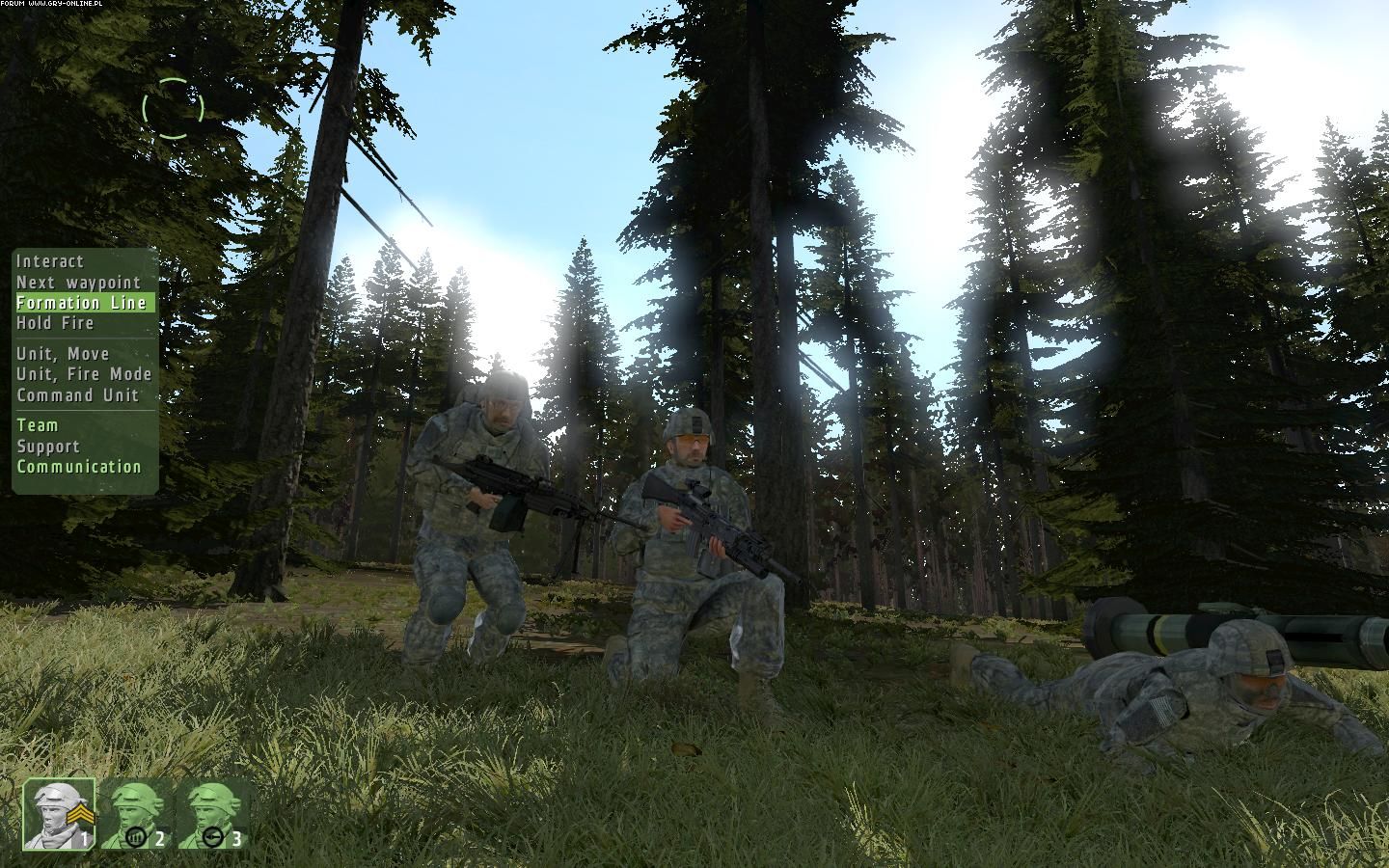Choose the Support option
Screen dimensions: 1389x868
coord(48,447)
